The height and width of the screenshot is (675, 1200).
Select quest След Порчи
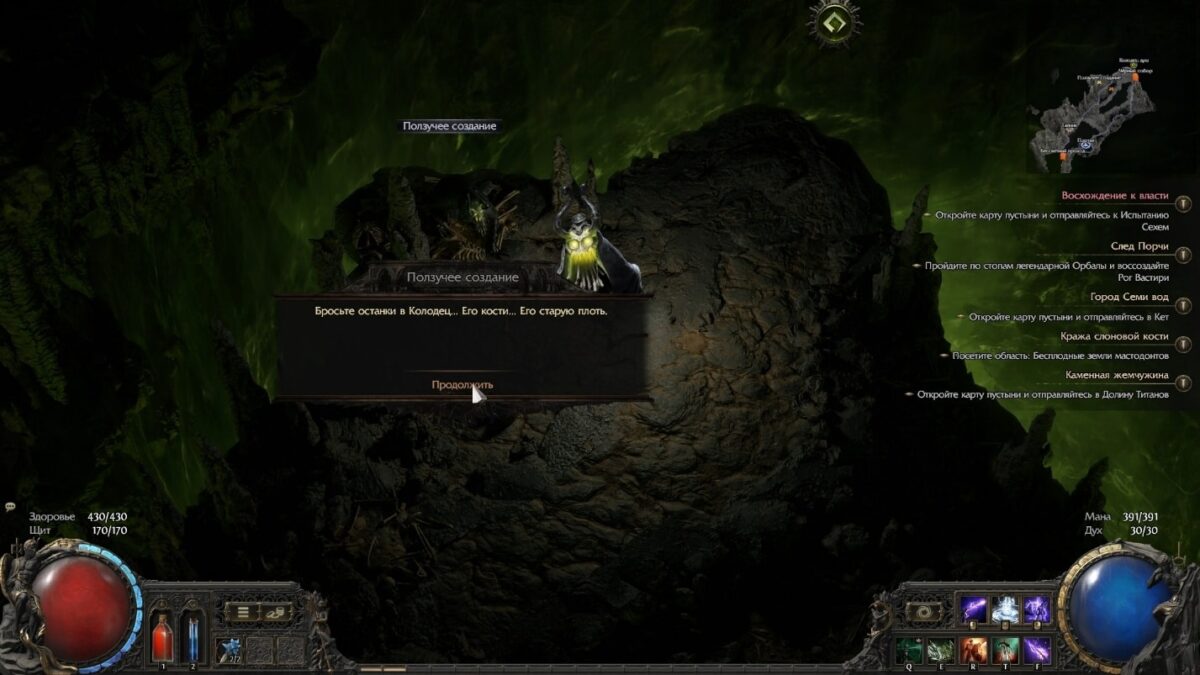pos(1139,246)
